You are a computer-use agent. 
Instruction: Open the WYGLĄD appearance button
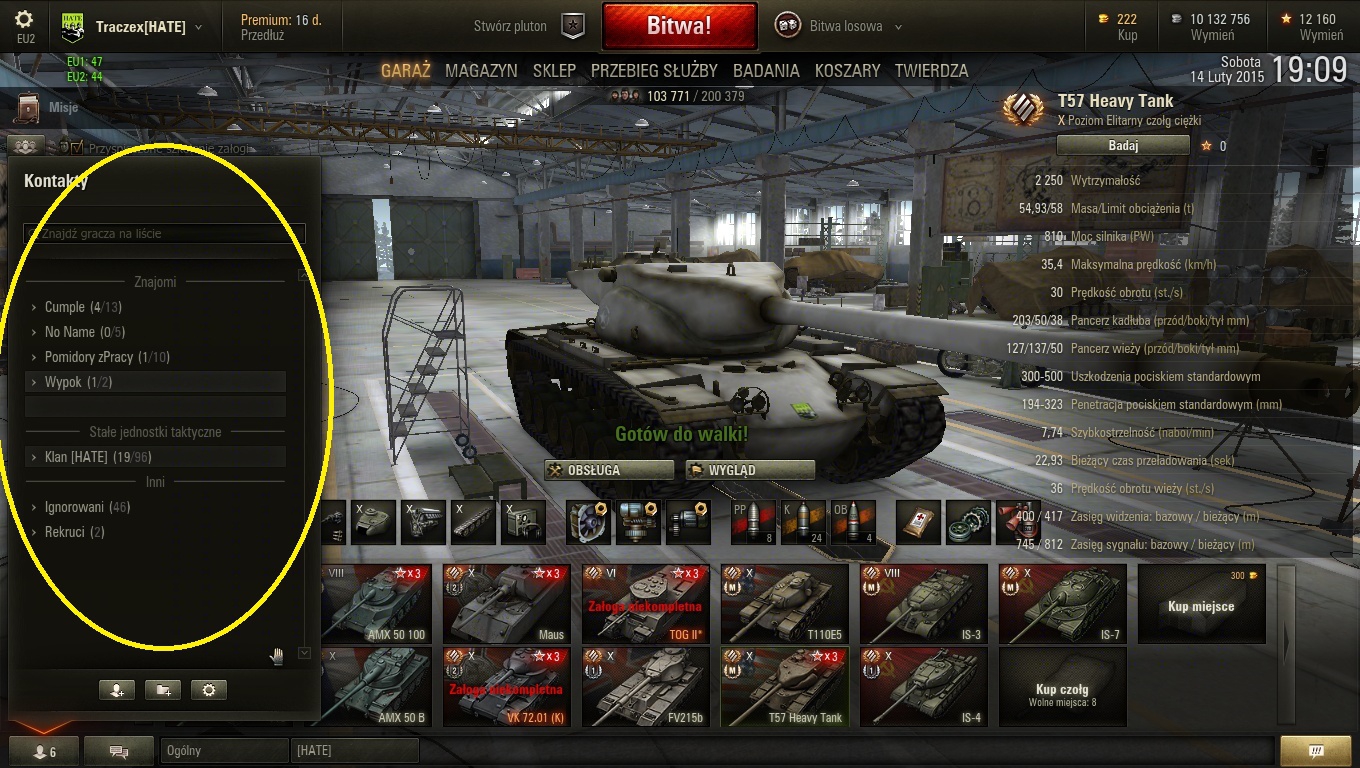coord(750,470)
